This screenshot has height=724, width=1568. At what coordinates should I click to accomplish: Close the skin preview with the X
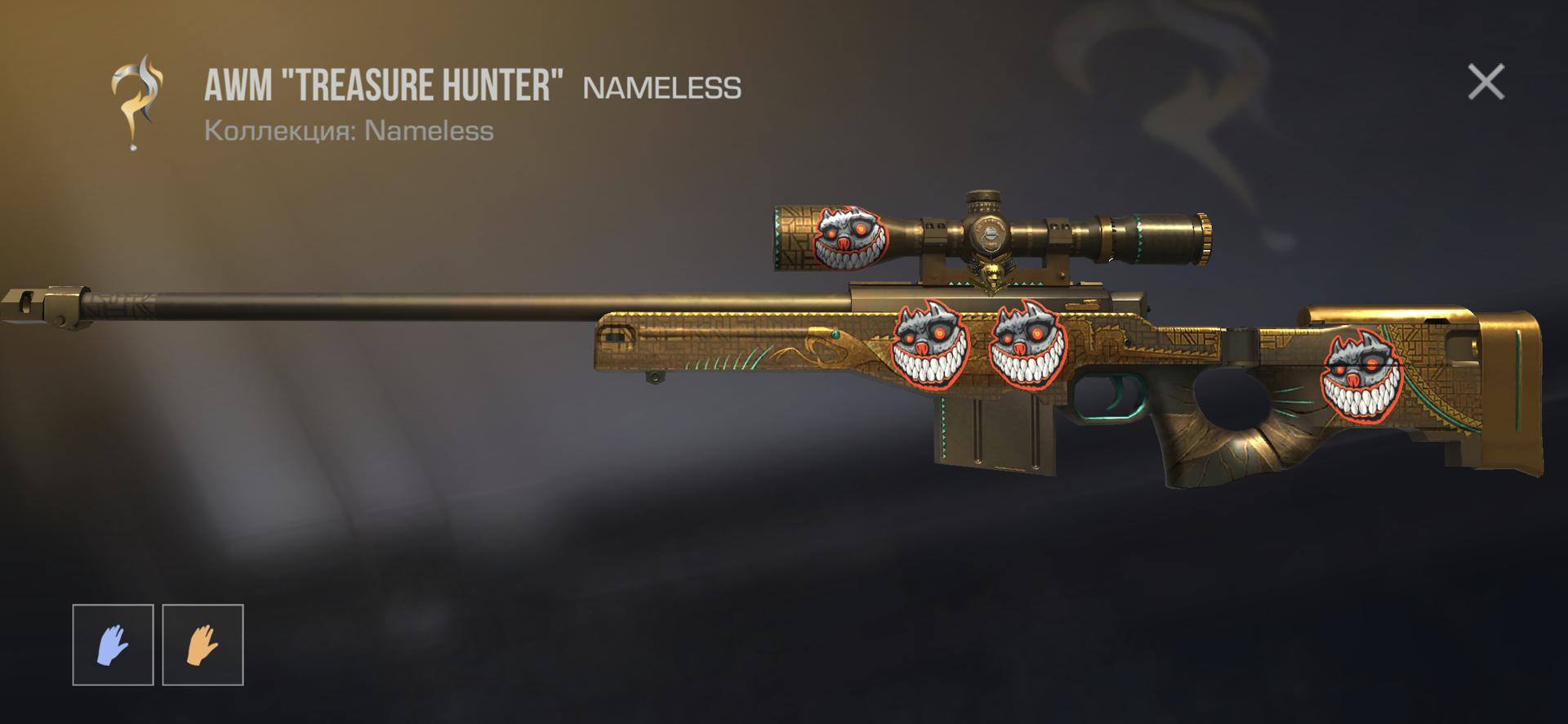pos(1486,83)
